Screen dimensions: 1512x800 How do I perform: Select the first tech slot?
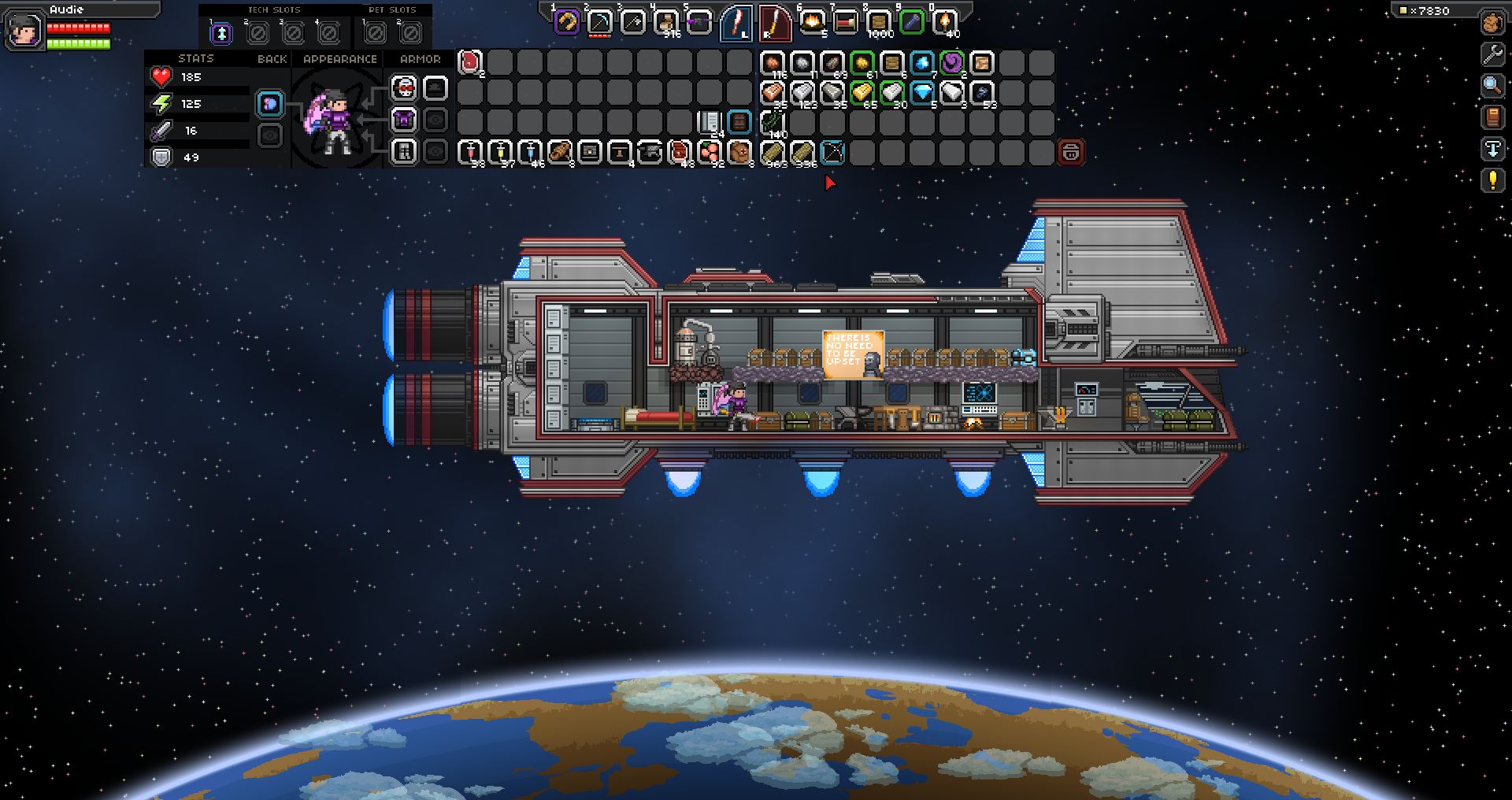(x=222, y=33)
